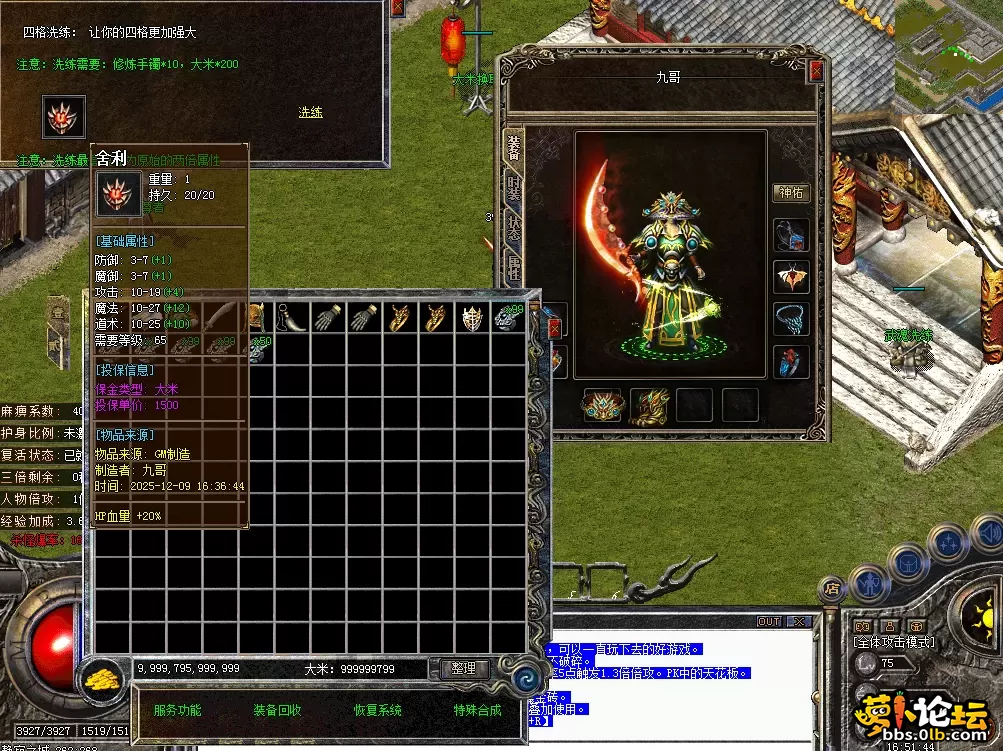Click the OUT button above chat

point(768,621)
